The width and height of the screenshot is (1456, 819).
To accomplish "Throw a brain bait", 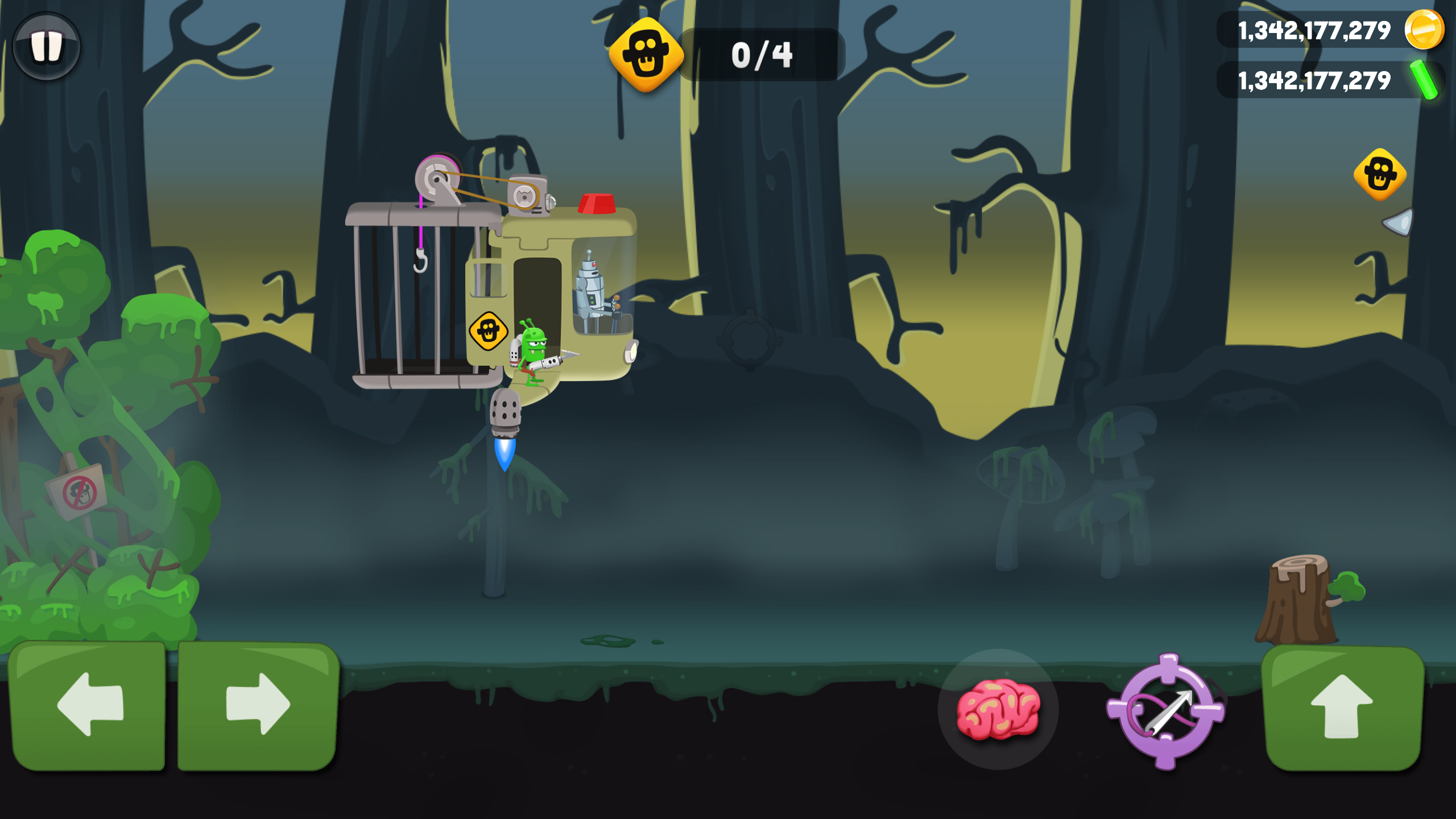I will [998, 709].
